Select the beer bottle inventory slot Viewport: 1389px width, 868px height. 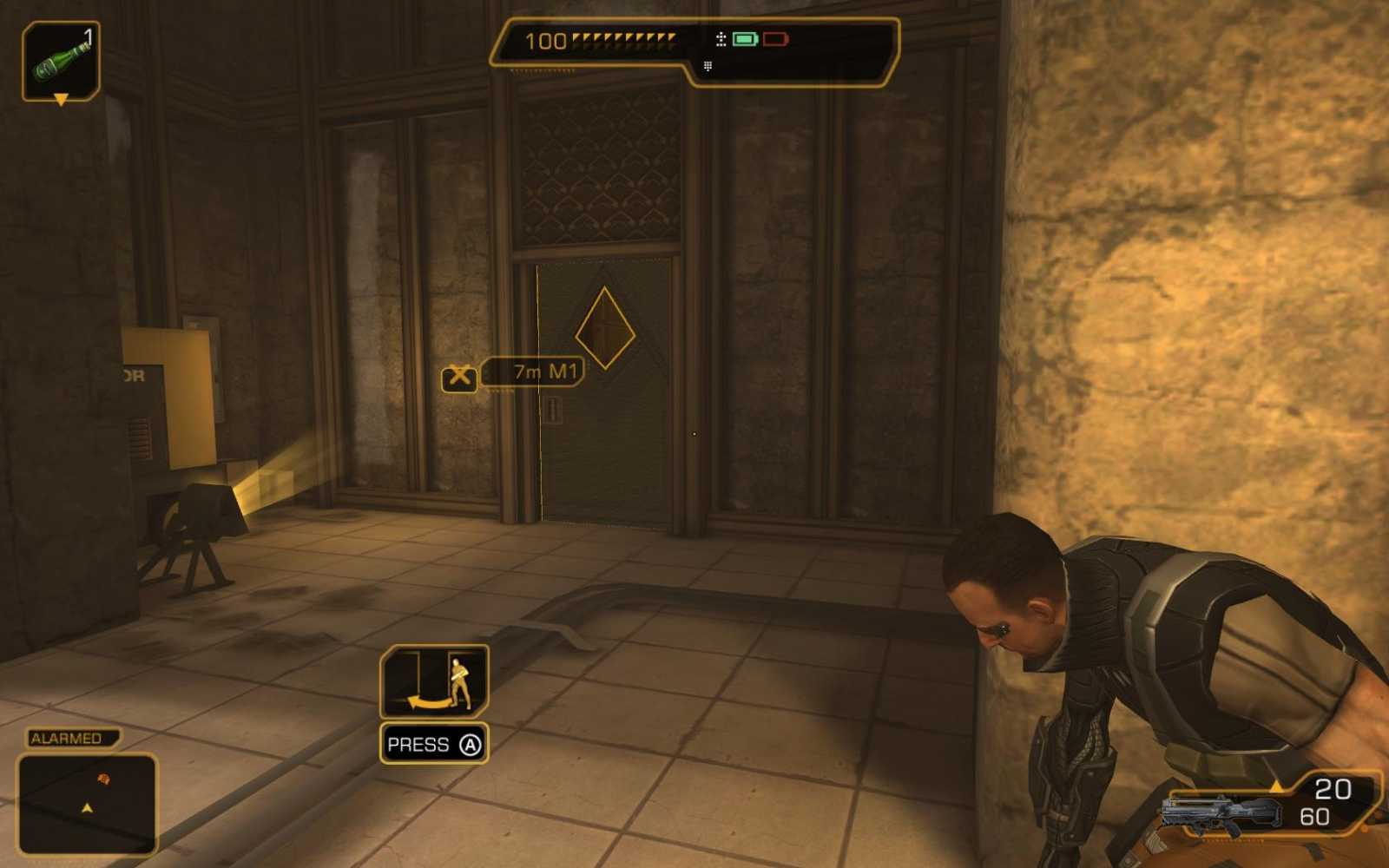point(61,61)
